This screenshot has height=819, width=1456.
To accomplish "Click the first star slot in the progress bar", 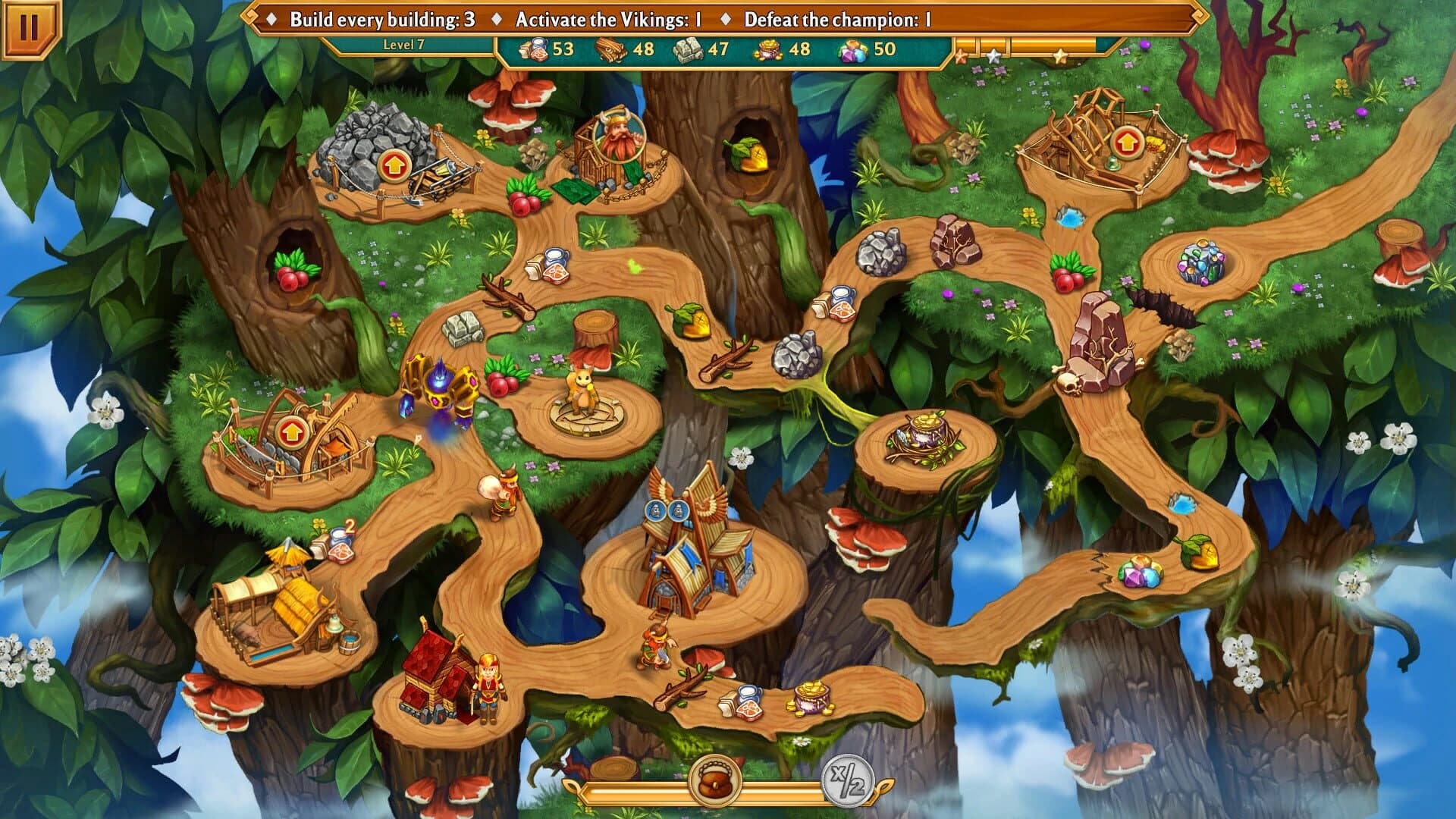I will click(961, 57).
